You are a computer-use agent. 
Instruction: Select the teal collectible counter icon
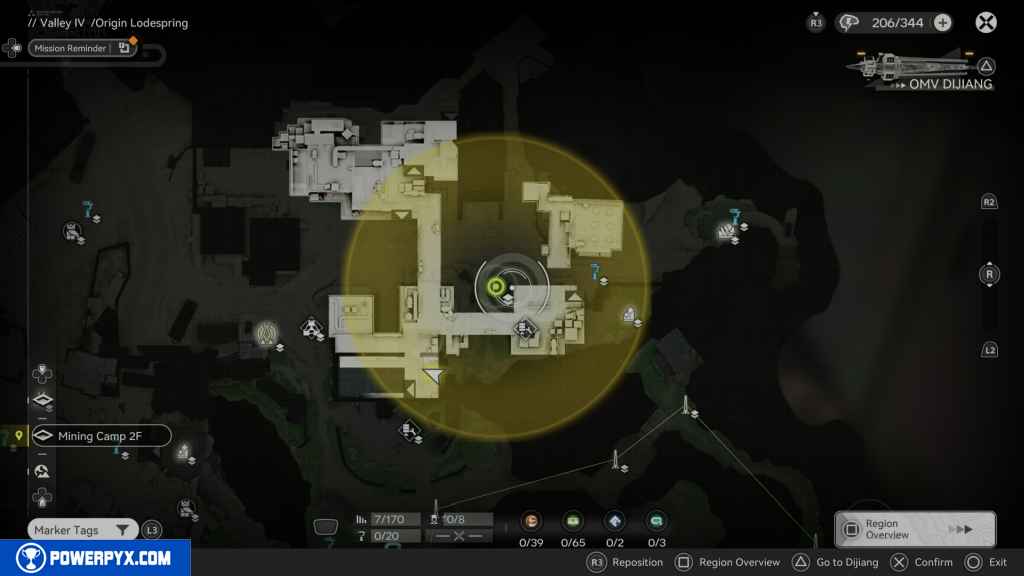coord(657,521)
